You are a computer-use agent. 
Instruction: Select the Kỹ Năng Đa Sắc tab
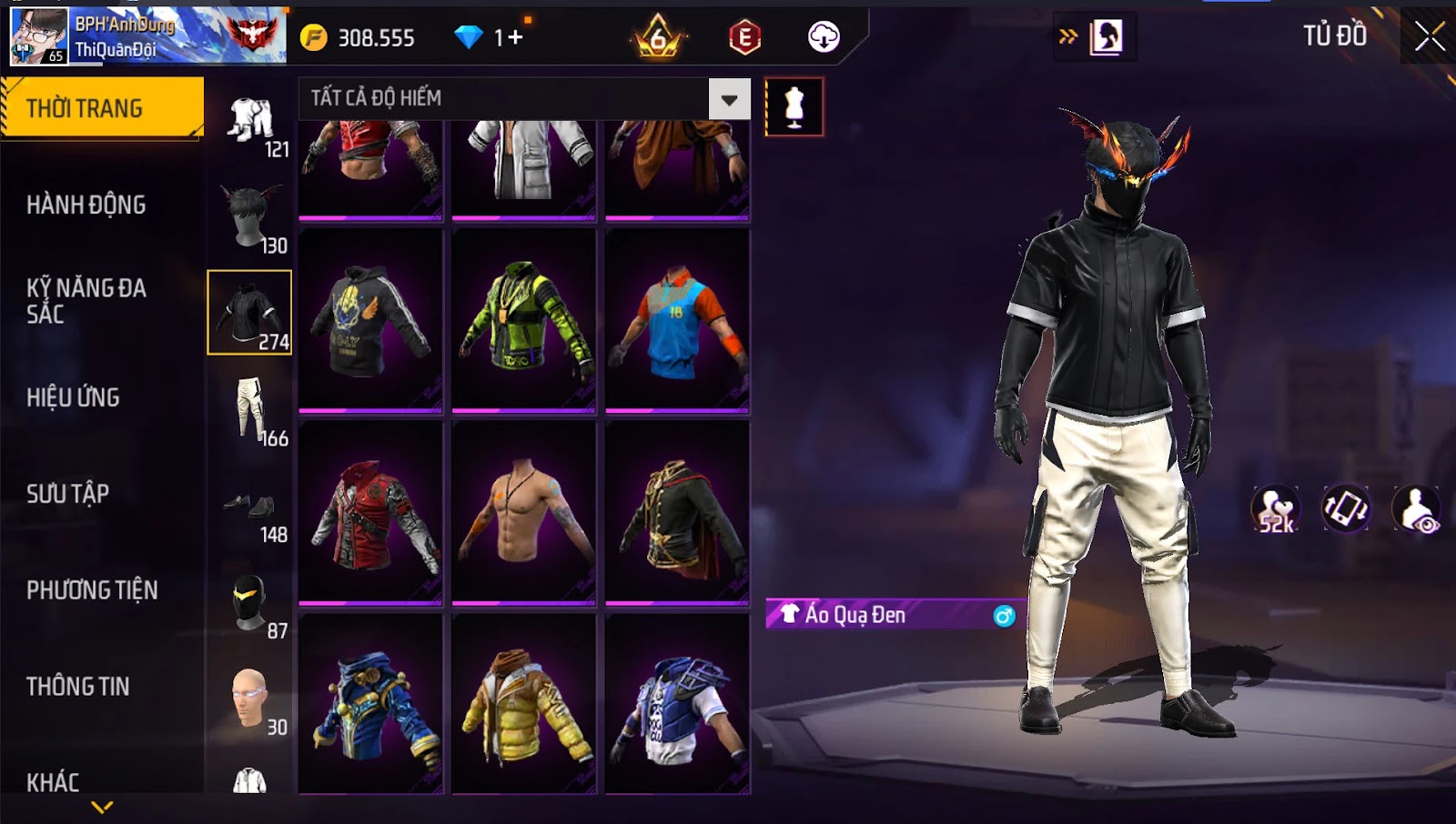[x=86, y=301]
